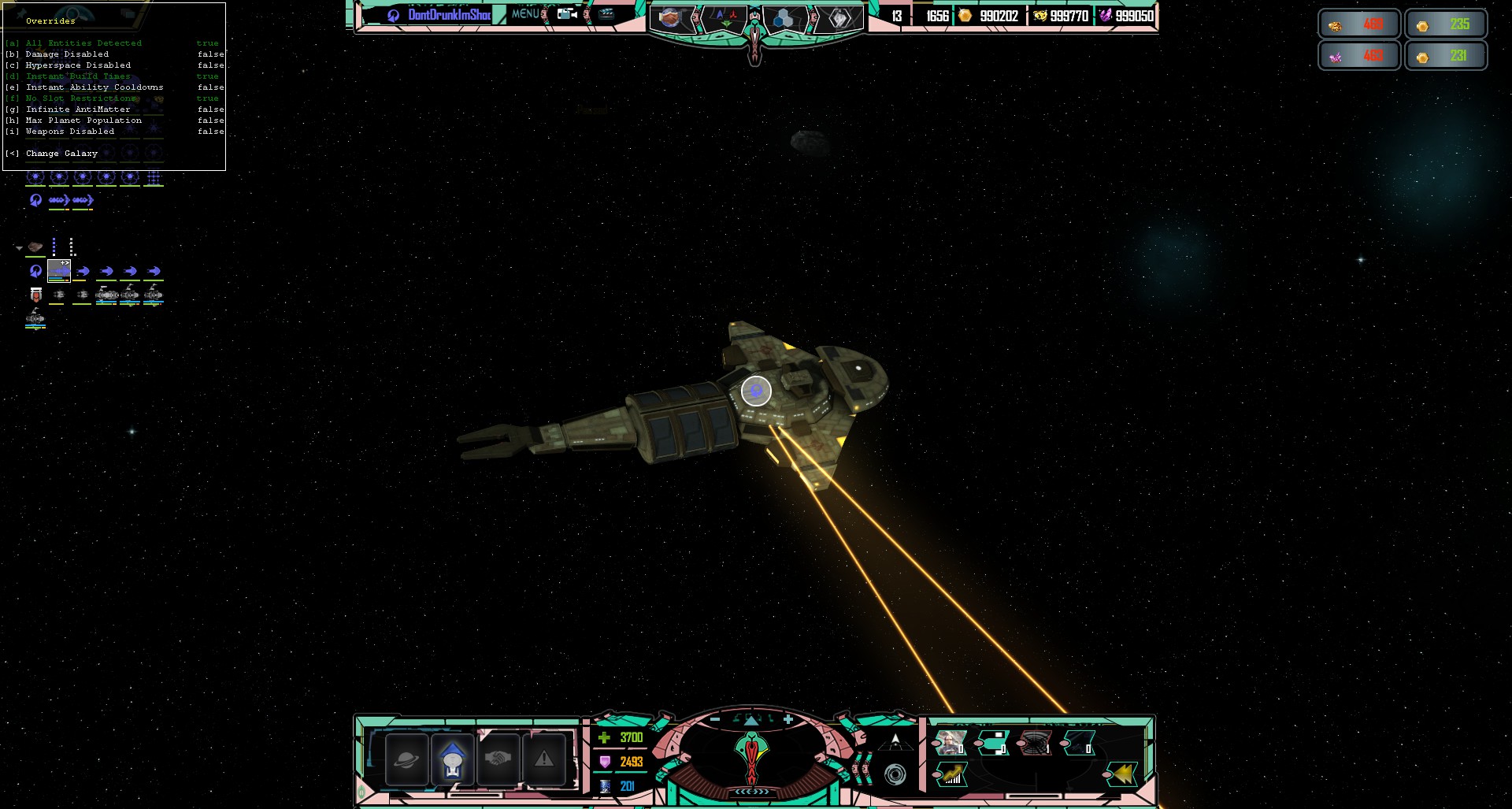Image resolution: width=1512 pixels, height=809 pixels.
Task: Click the minus zoom button above ship portrait
Action: 715,719
